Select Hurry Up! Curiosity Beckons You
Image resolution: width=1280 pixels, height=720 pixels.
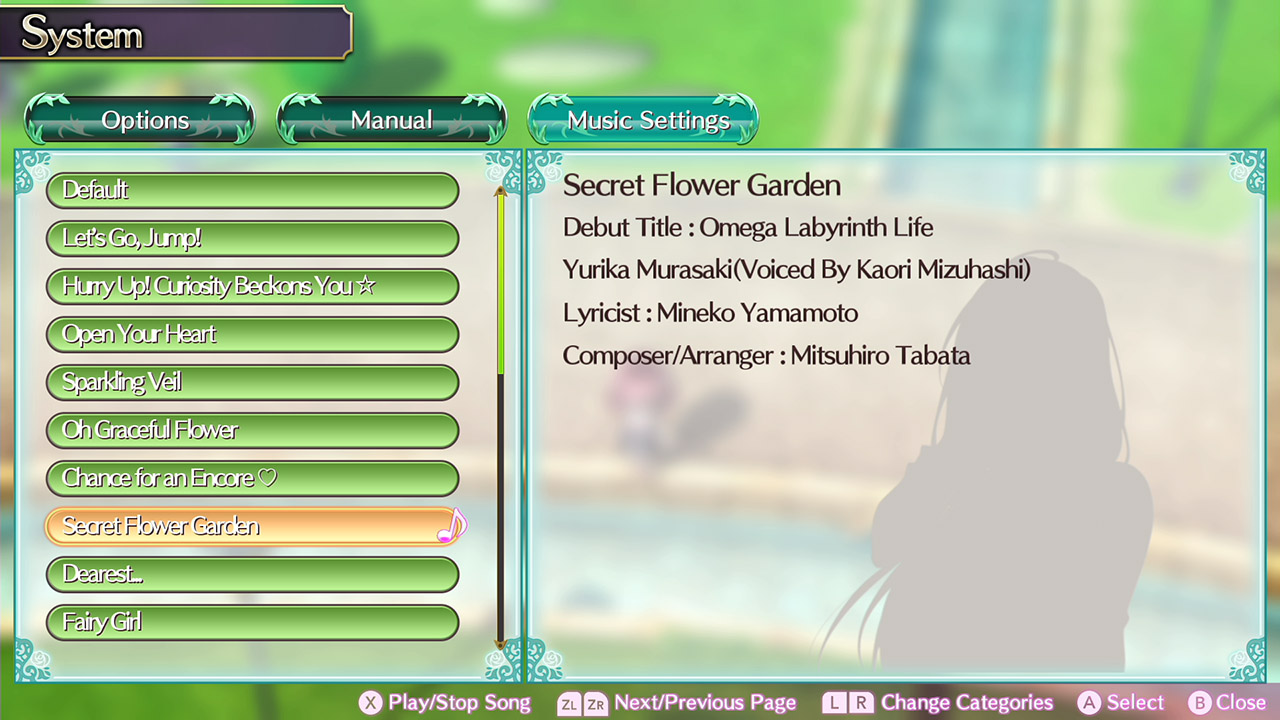click(252, 286)
